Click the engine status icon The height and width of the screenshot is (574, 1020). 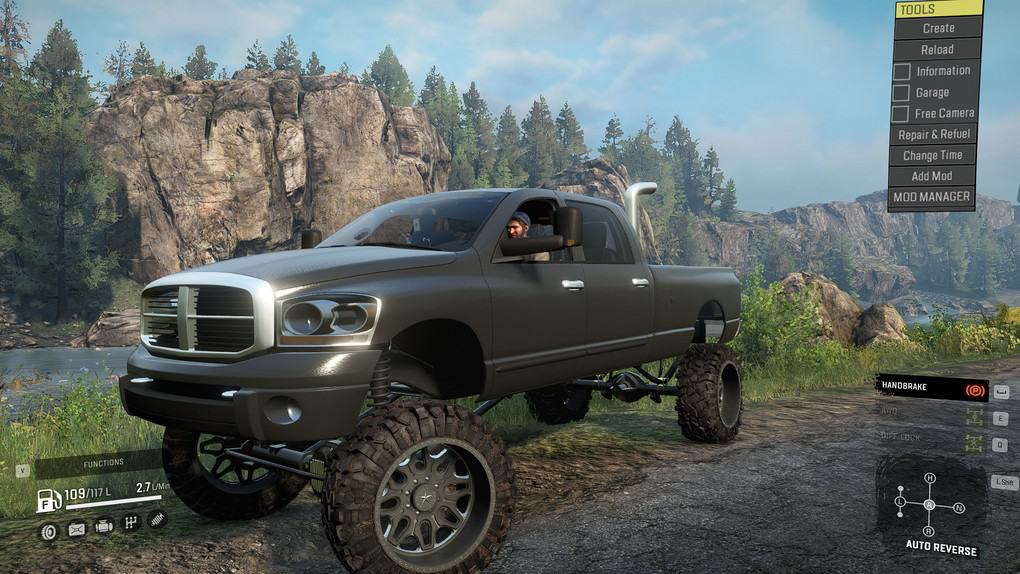pyautogui.click(x=104, y=526)
